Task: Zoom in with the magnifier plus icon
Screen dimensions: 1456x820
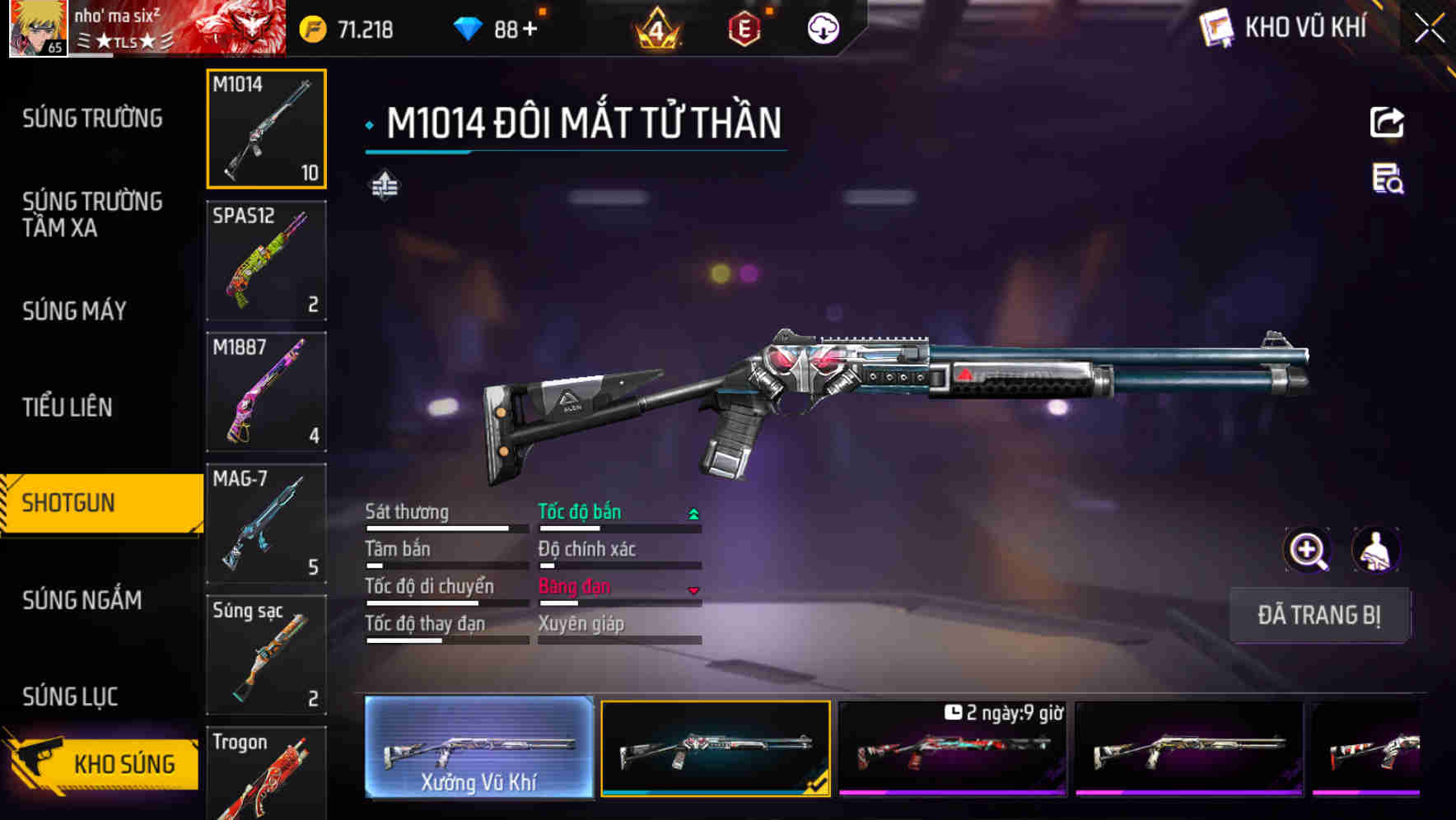Action: click(1307, 550)
